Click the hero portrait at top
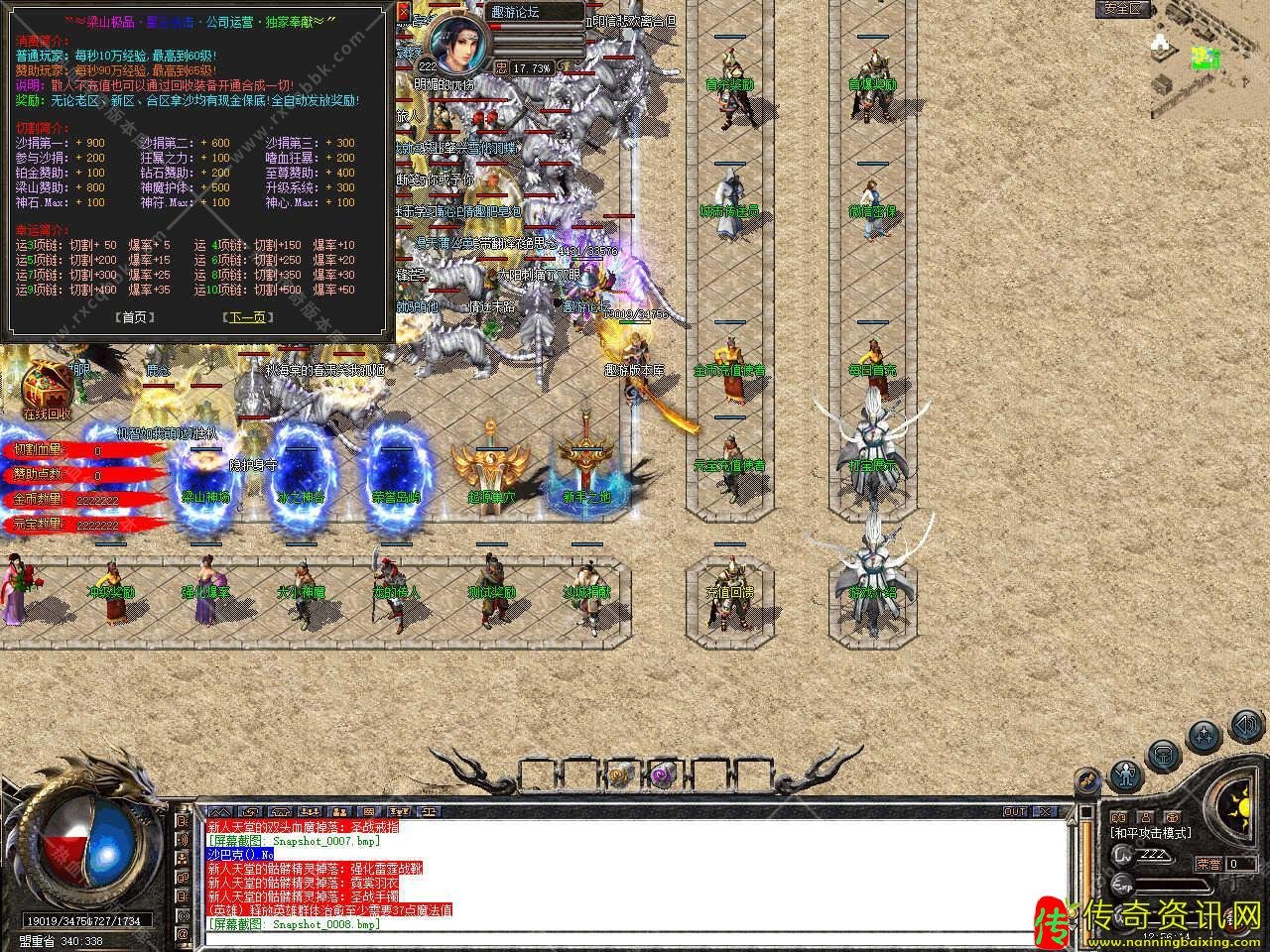The width and height of the screenshot is (1270, 952). point(460,42)
